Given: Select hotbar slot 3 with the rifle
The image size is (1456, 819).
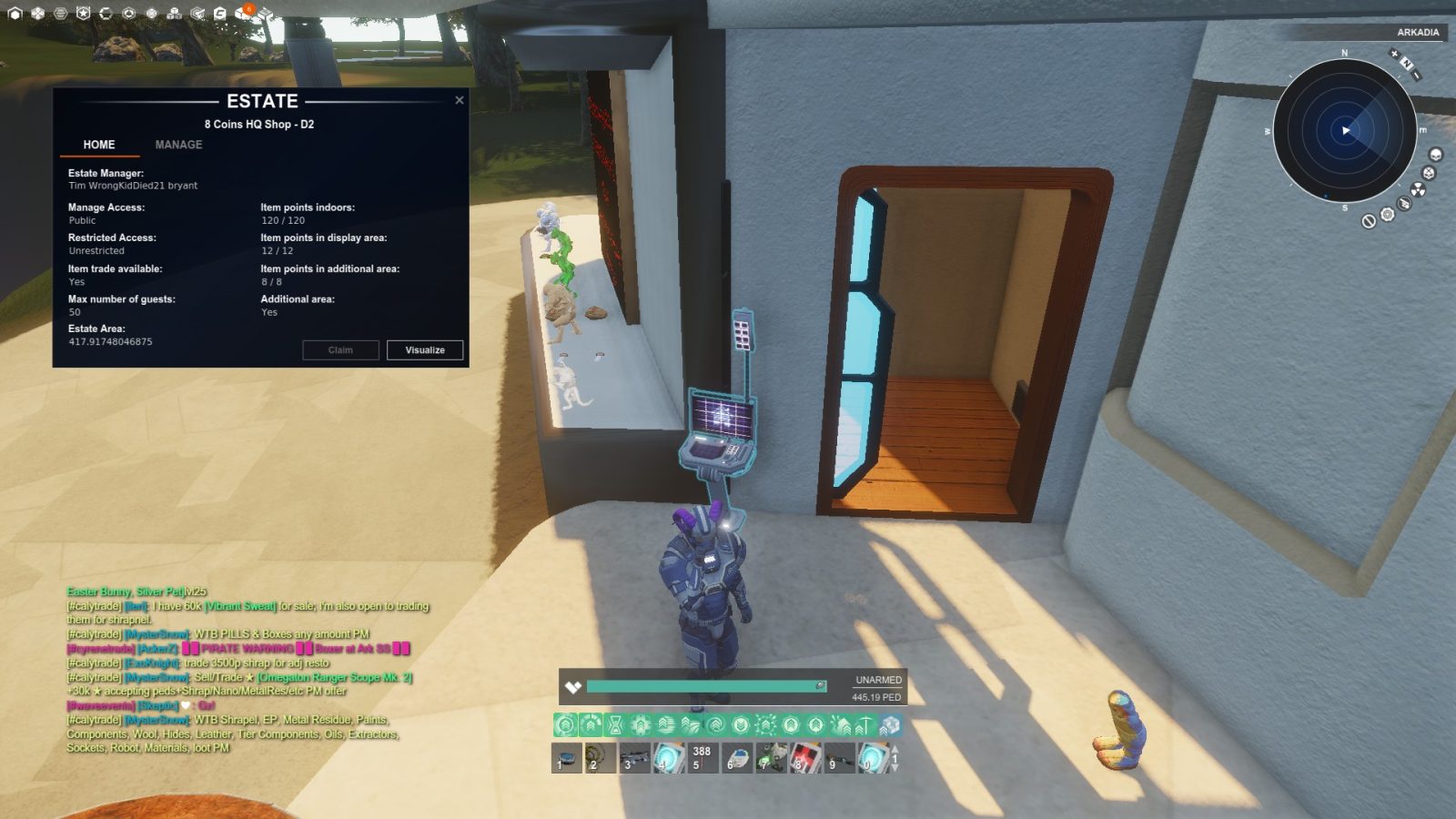Looking at the screenshot, I should 636,758.
